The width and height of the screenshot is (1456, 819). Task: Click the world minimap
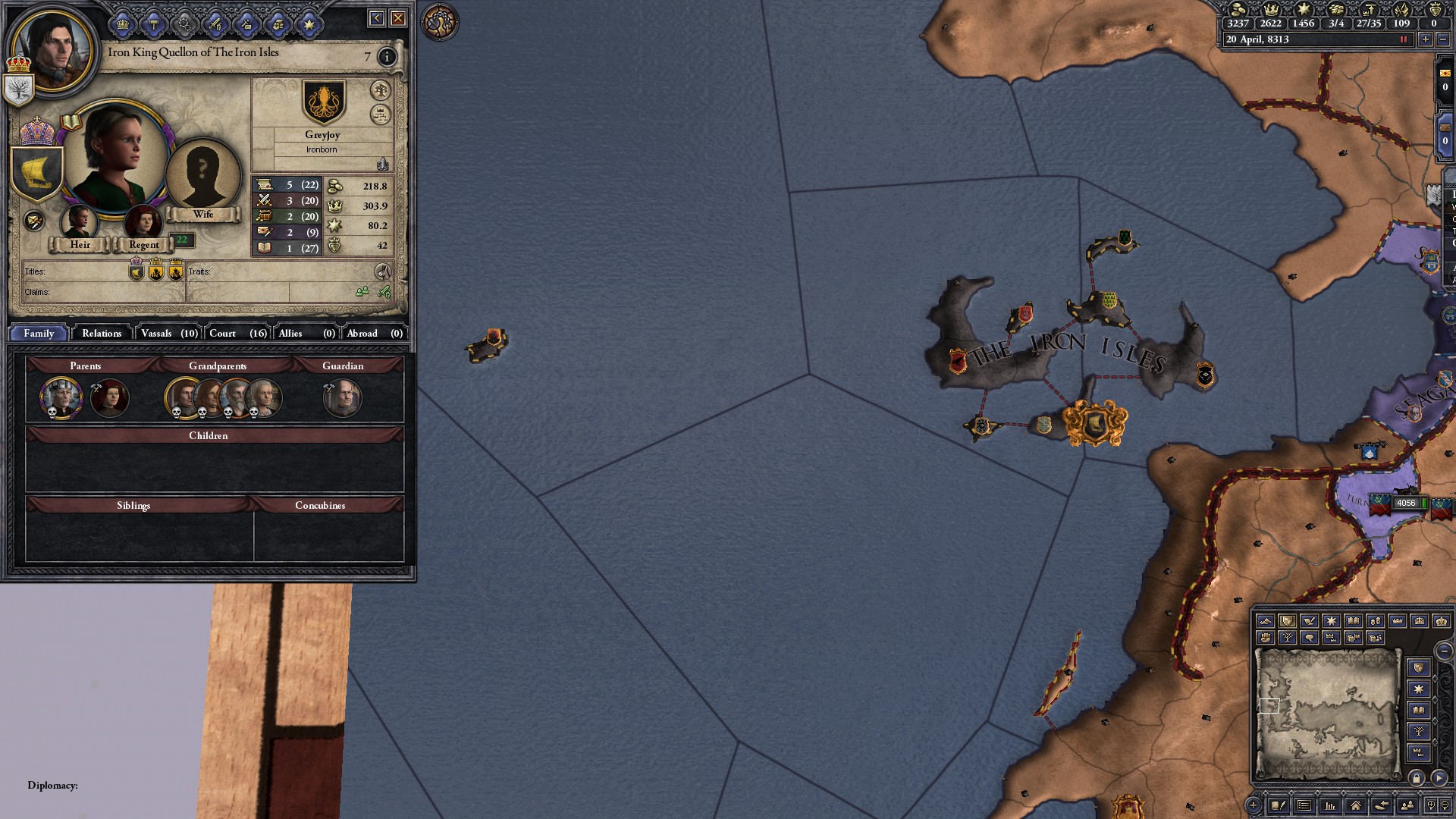click(x=1327, y=713)
